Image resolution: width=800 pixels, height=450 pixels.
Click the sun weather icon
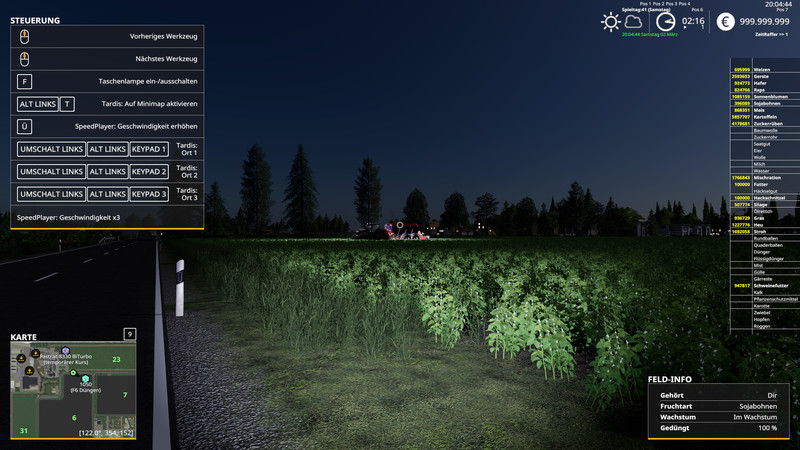611,21
